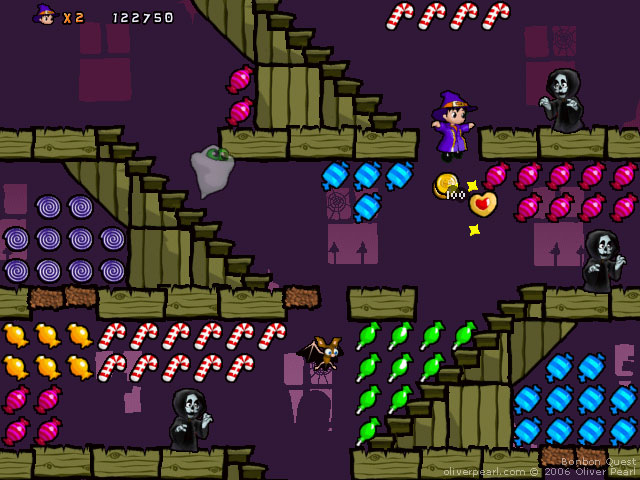This screenshot has width=640, height=480.
Task: Click the witch head lives icon
Action: tap(45, 15)
